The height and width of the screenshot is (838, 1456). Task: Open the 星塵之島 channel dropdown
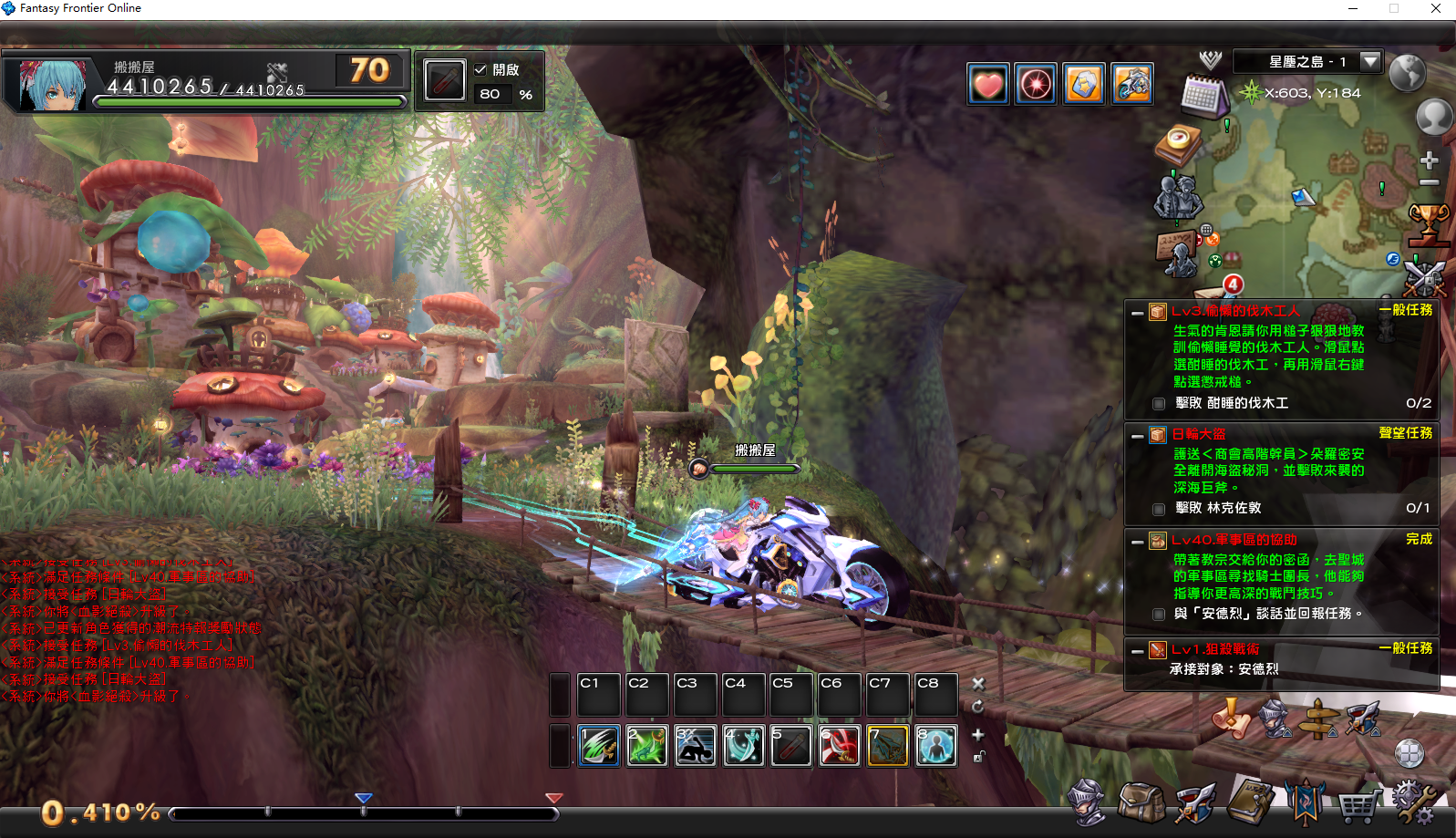[1369, 61]
